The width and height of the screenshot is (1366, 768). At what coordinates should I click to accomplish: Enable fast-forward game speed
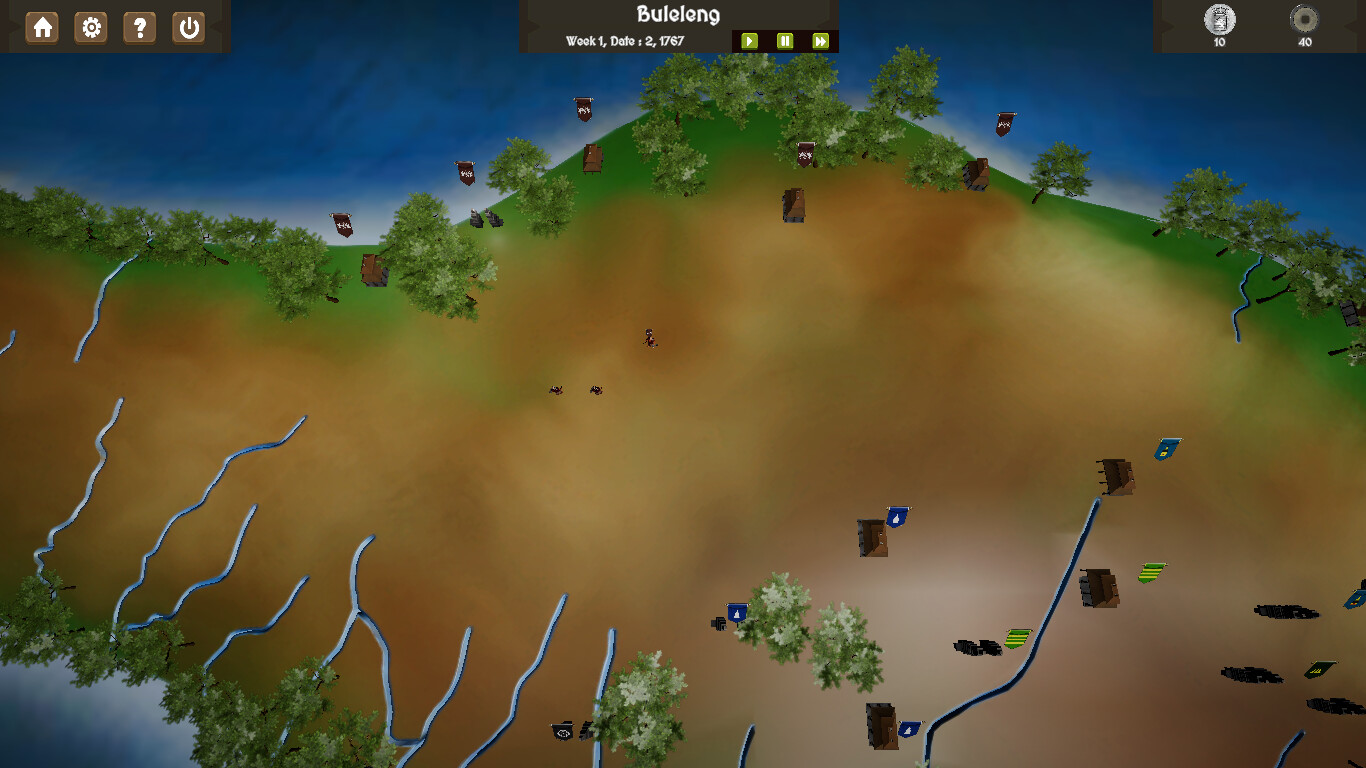click(x=820, y=42)
